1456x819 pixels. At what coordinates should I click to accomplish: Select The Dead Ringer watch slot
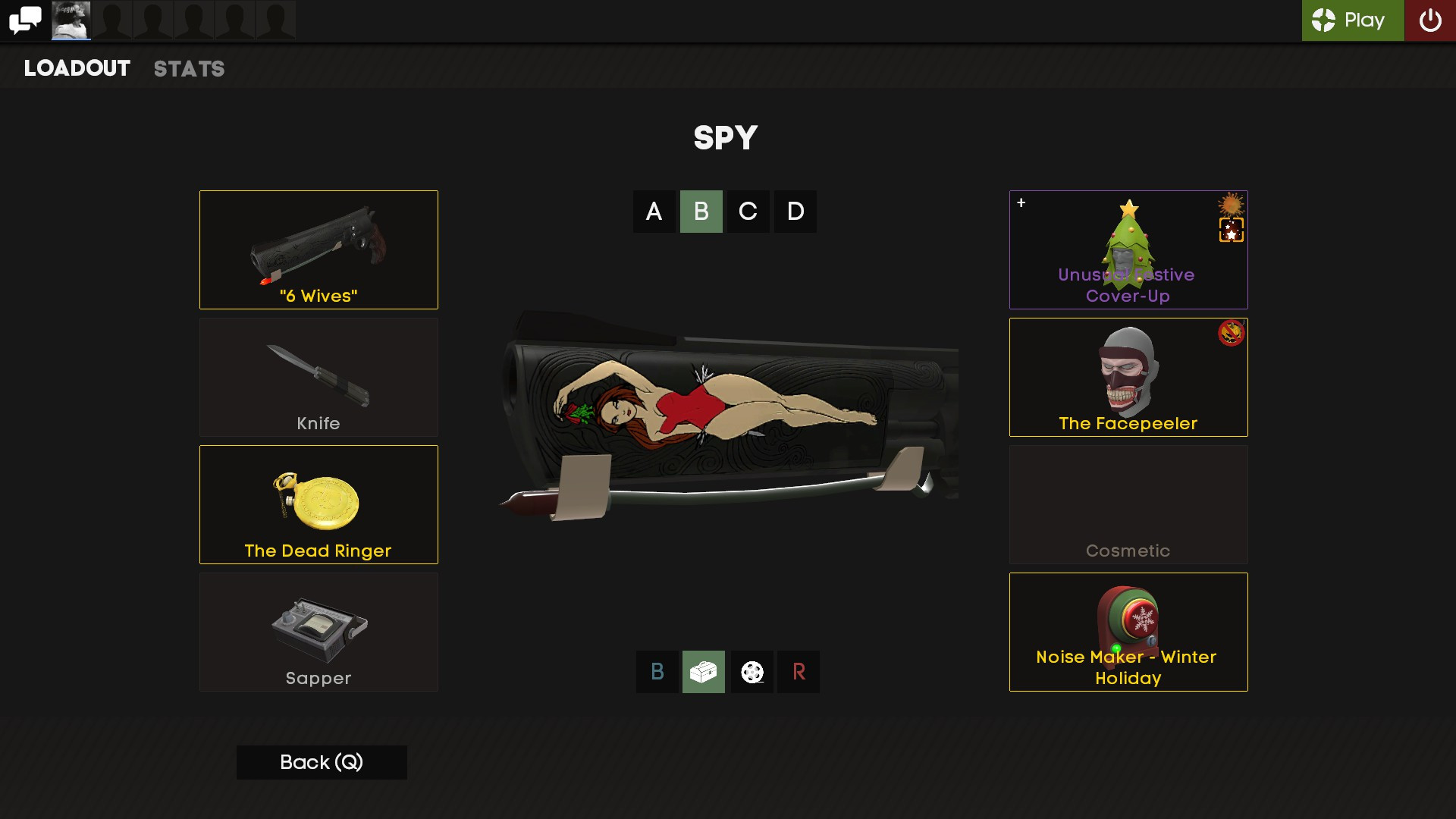pyautogui.click(x=318, y=504)
